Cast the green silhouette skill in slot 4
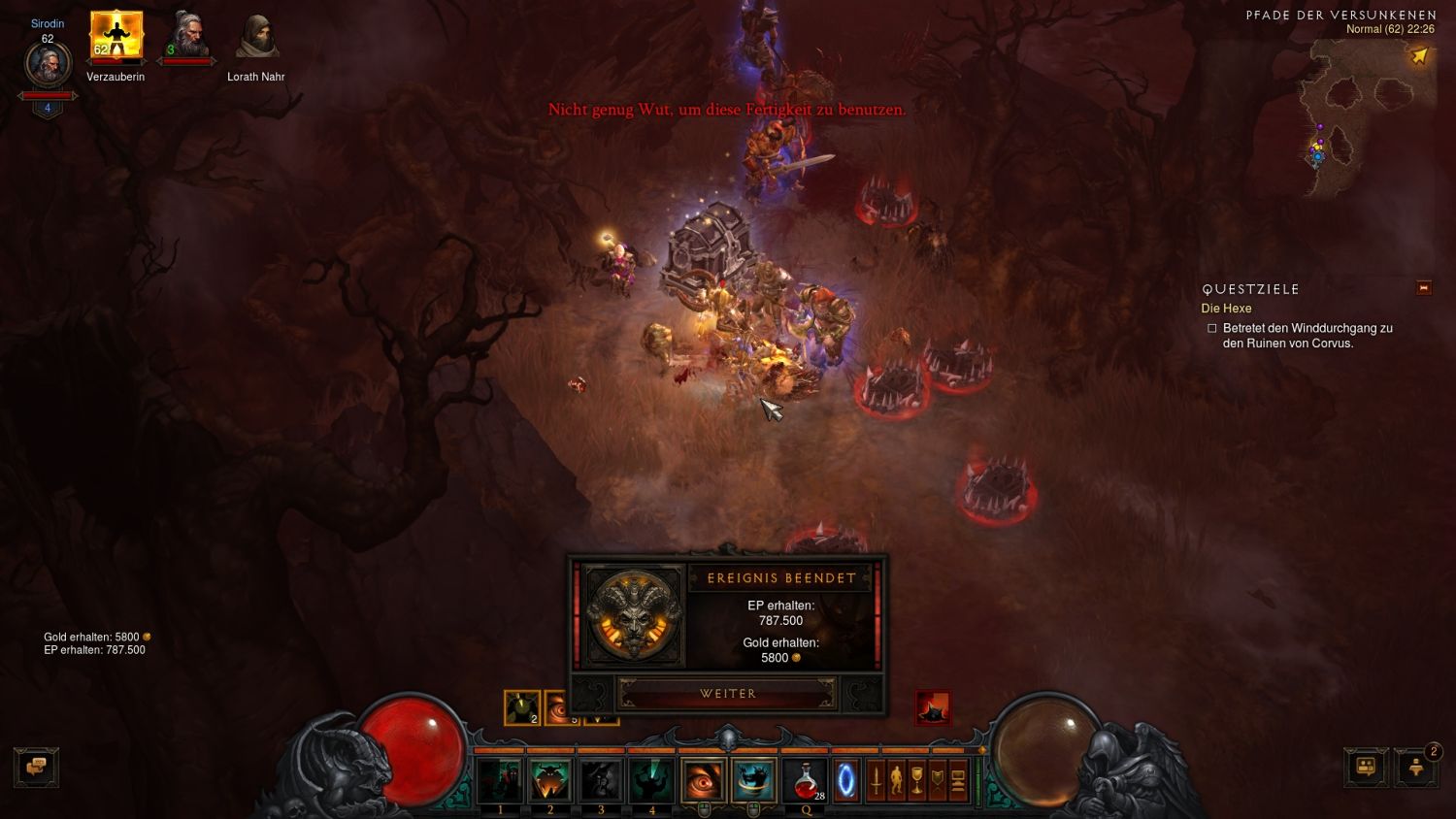1456x819 pixels. [651, 780]
